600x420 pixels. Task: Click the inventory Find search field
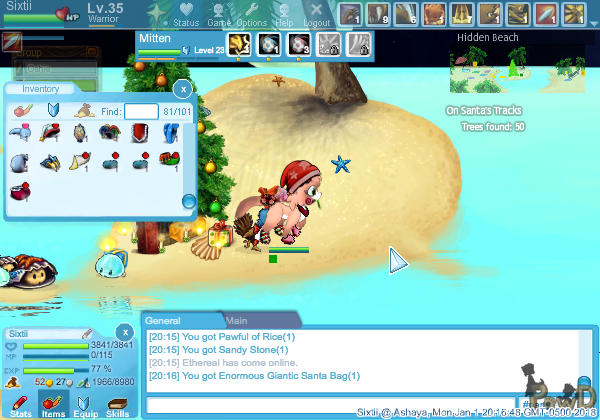click(x=141, y=111)
